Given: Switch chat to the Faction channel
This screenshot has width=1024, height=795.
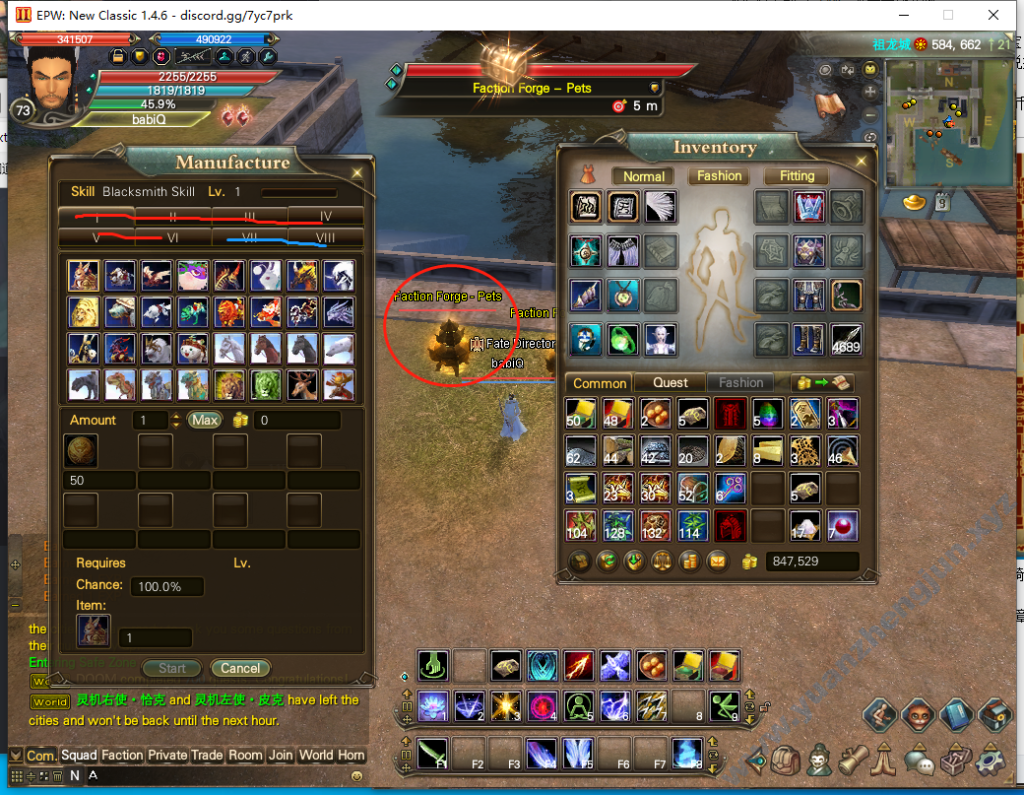Looking at the screenshot, I should (x=122, y=755).
